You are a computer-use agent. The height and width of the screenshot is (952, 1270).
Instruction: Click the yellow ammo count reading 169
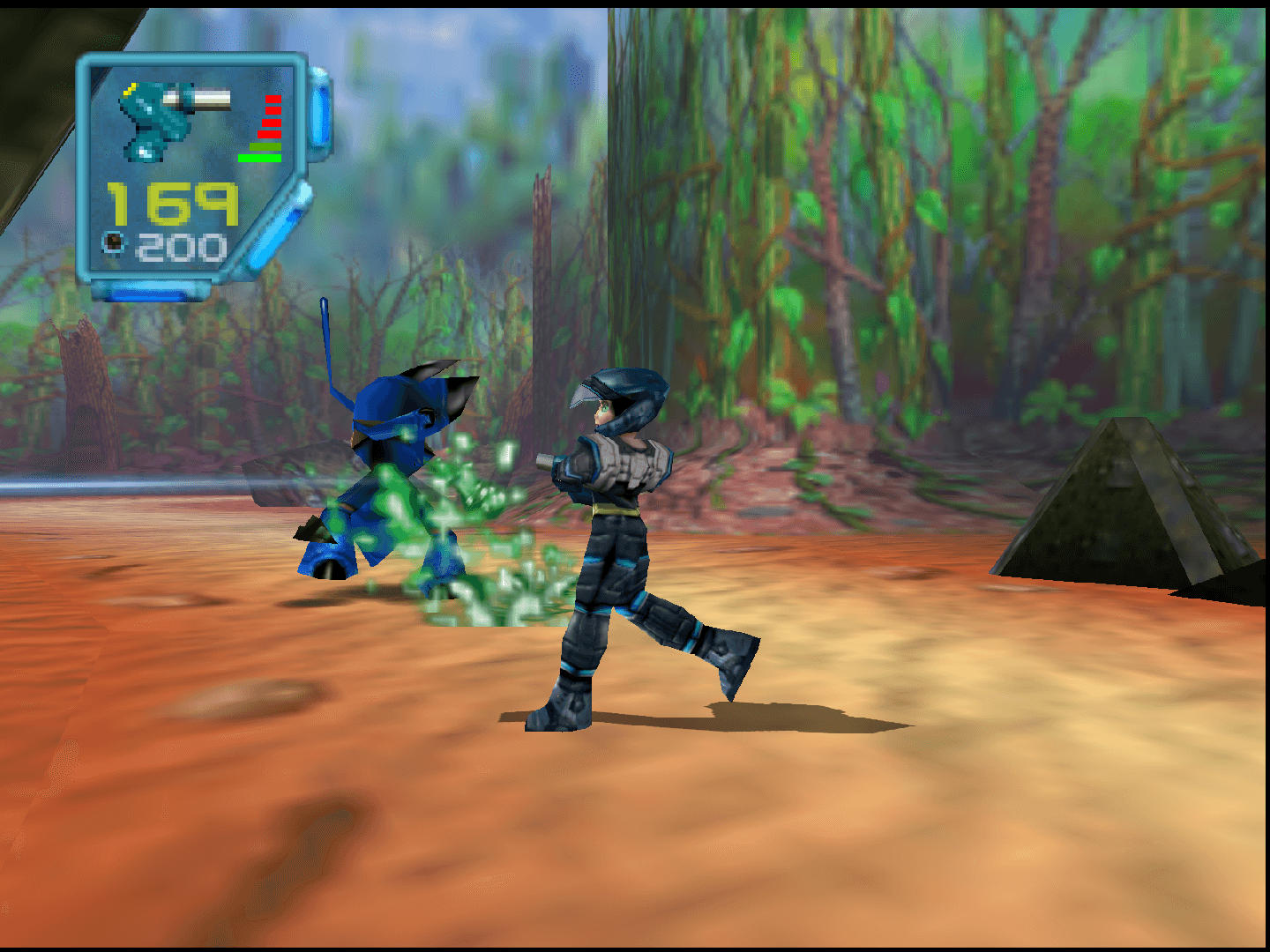(x=174, y=205)
